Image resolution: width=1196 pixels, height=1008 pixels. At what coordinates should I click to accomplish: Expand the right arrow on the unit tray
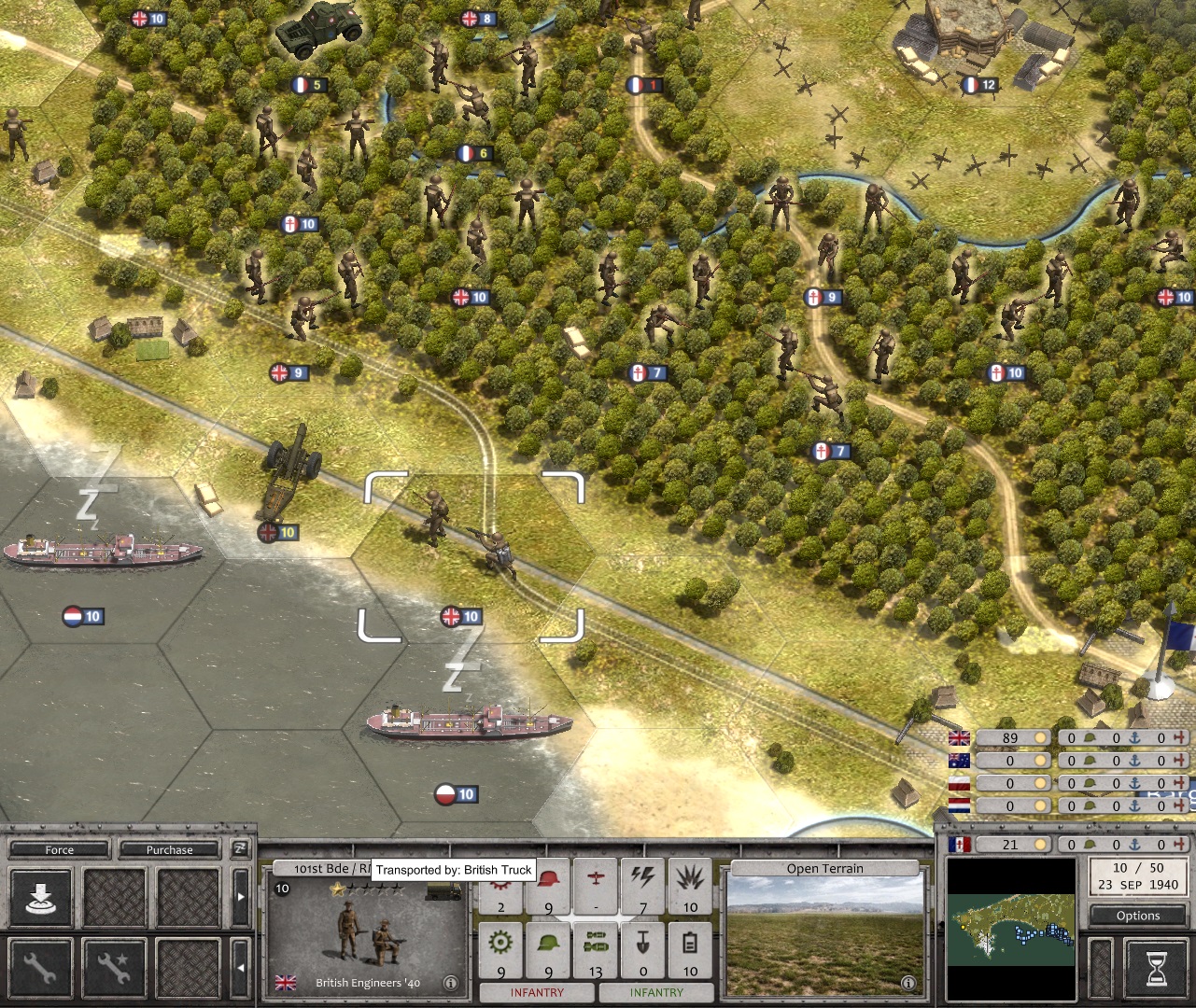pos(242,897)
